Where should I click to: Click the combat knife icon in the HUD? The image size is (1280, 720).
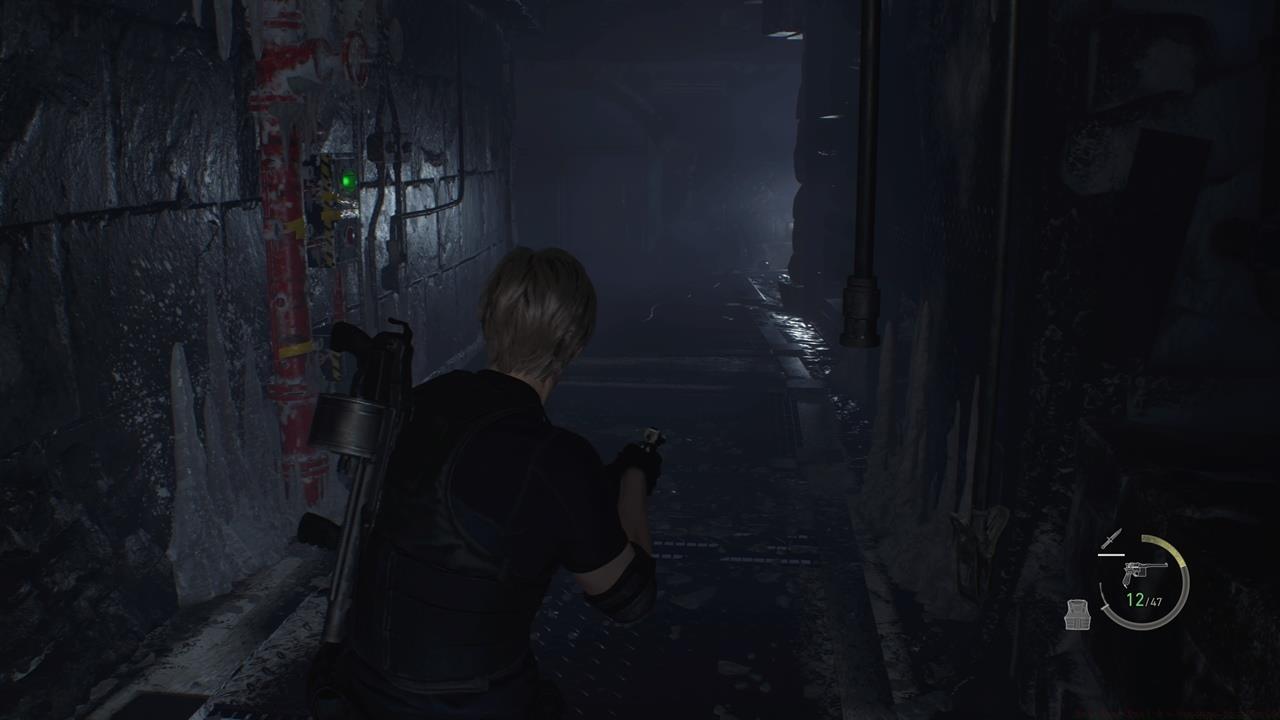(1113, 537)
